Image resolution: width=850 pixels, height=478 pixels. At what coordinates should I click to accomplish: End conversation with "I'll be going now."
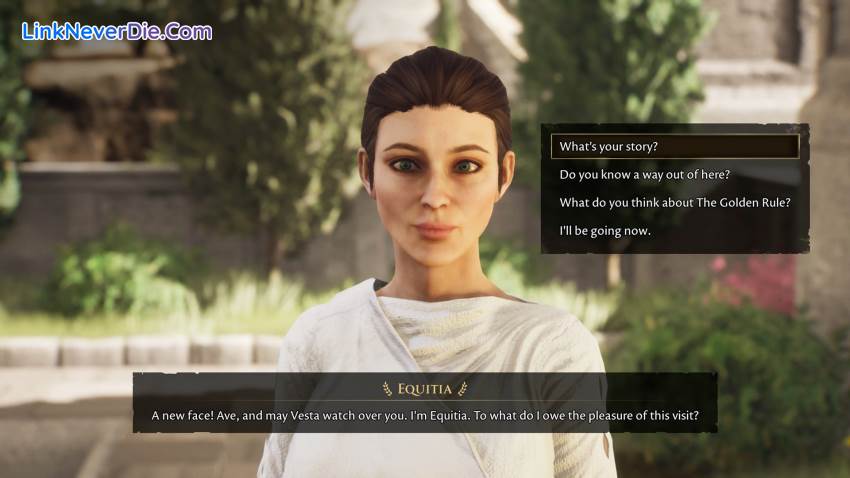click(x=605, y=231)
